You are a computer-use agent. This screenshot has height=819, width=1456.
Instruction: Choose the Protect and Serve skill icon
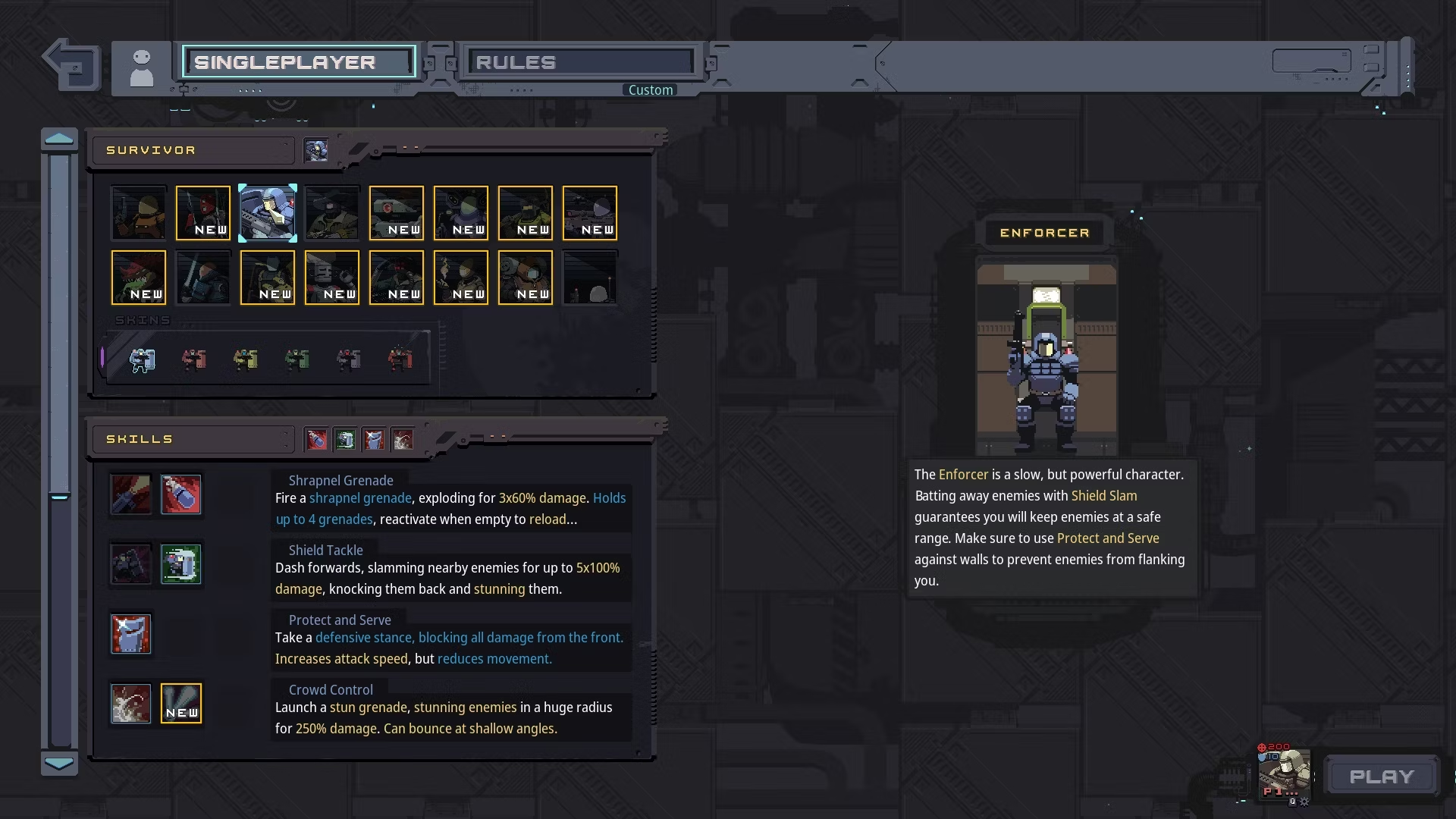point(131,634)
